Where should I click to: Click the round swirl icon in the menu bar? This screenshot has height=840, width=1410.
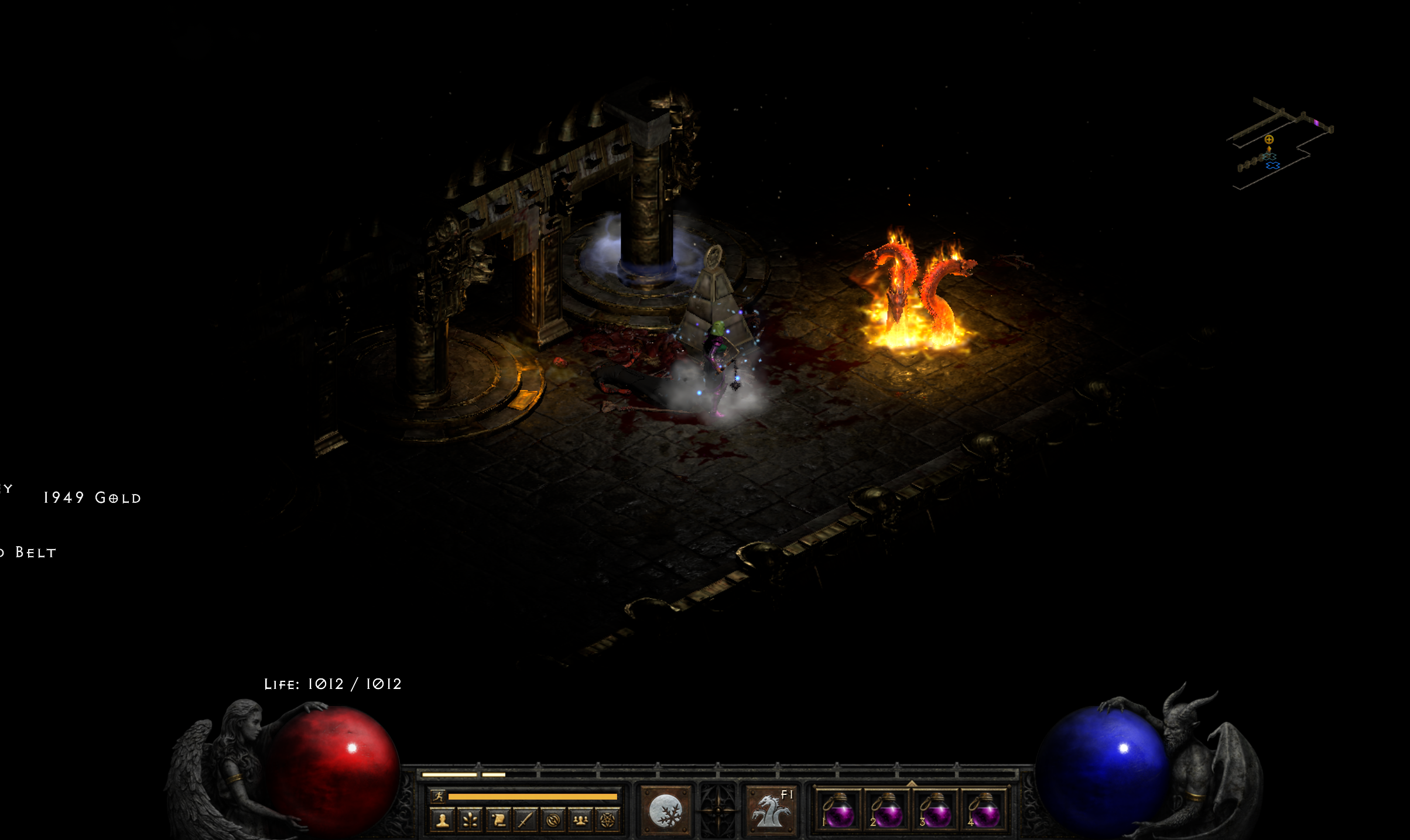553,820
